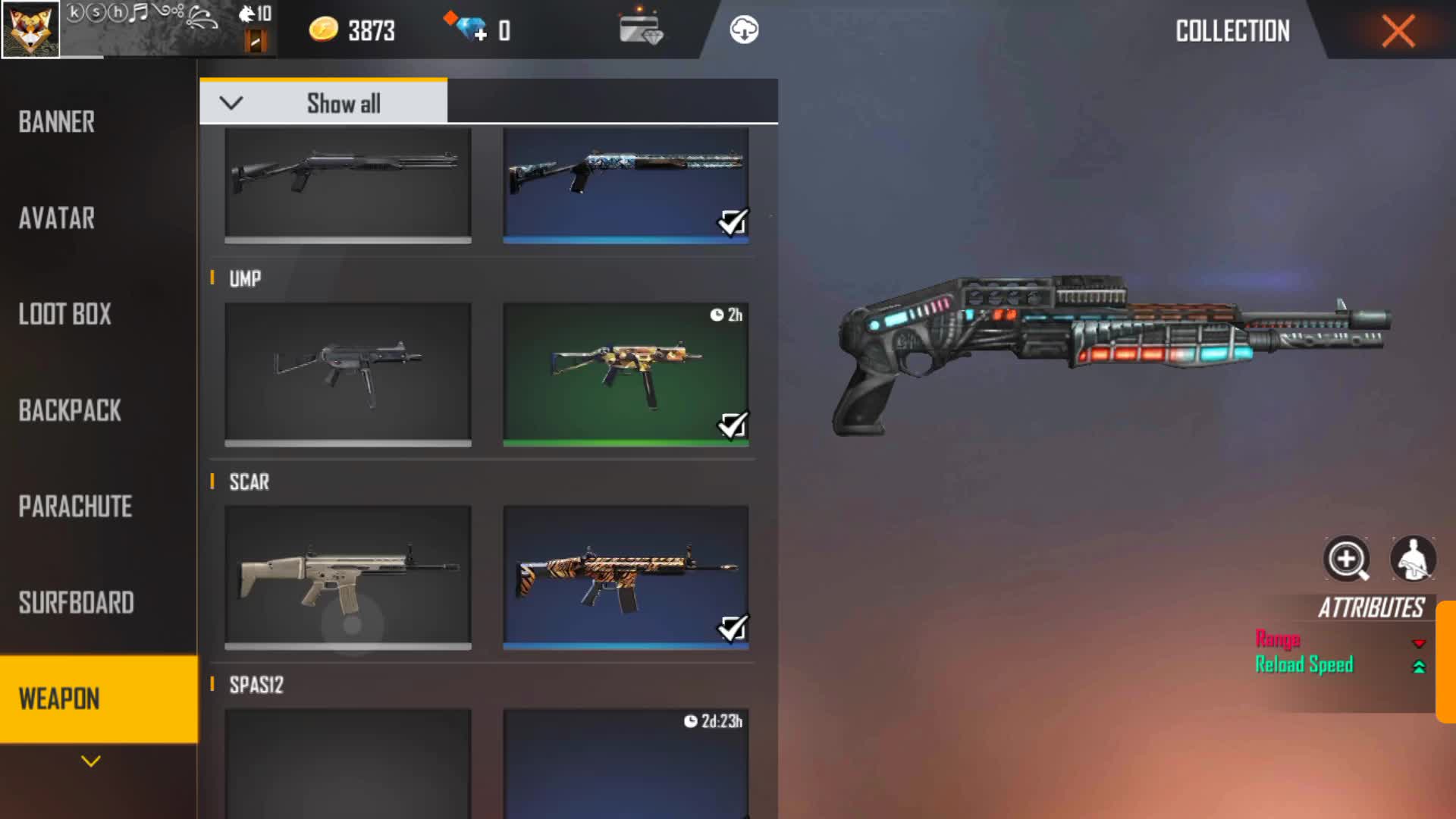Viewport: 1456px width, 819px height.
Task: Select the Loot Box category
Action: tap(64, 314)
